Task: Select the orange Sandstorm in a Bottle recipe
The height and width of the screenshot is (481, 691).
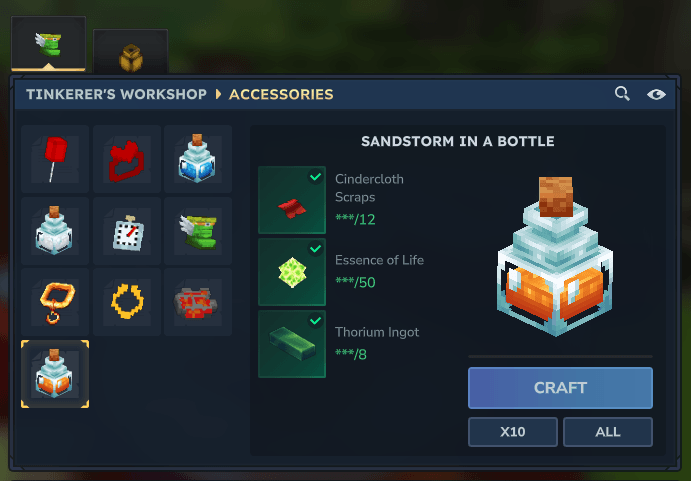Action: [x=55, y=374]
